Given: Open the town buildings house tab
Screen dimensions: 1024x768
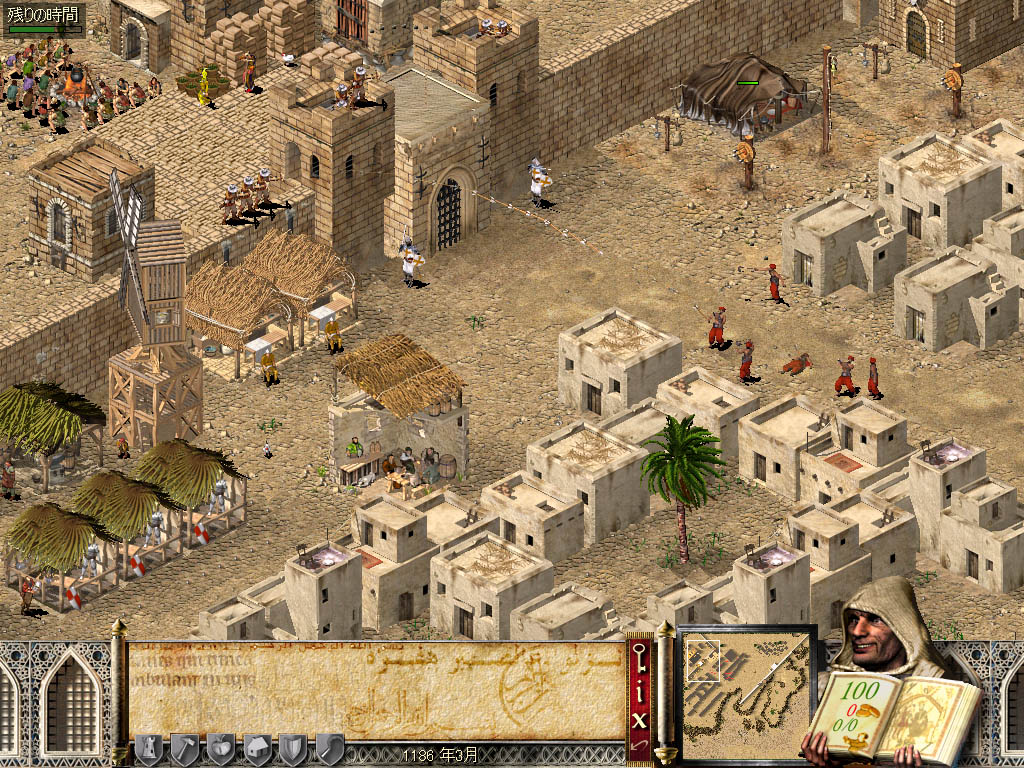Looking at the screenshot, I should coord(257,747).
